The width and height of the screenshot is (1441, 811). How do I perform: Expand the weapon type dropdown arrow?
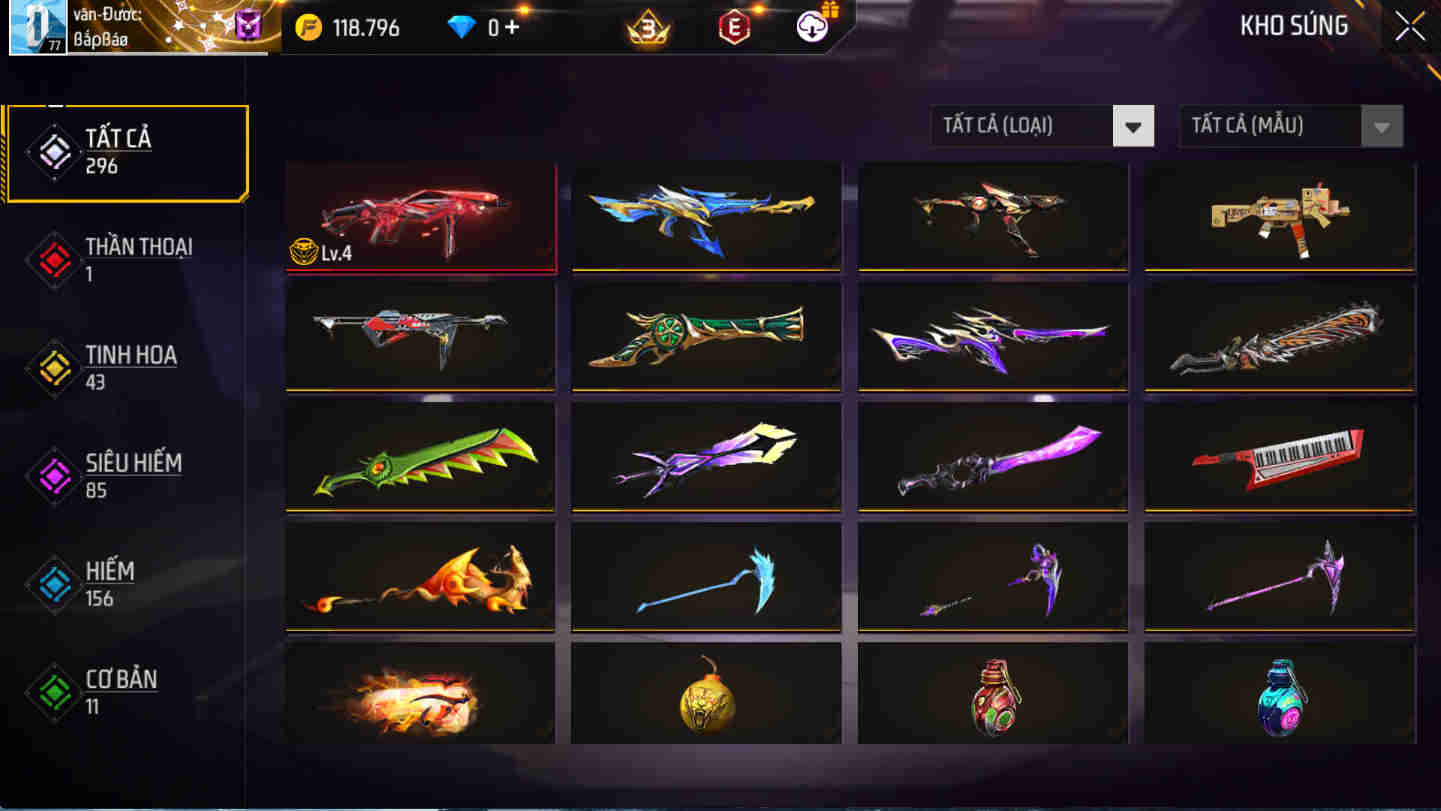[x=1134, y=126]
